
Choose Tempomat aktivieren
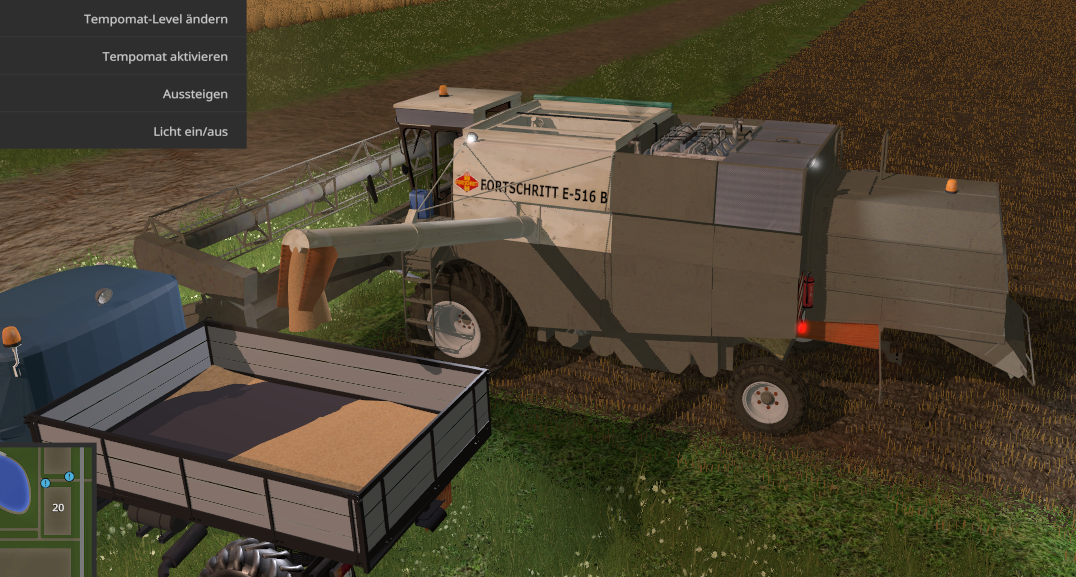[165, 56]
